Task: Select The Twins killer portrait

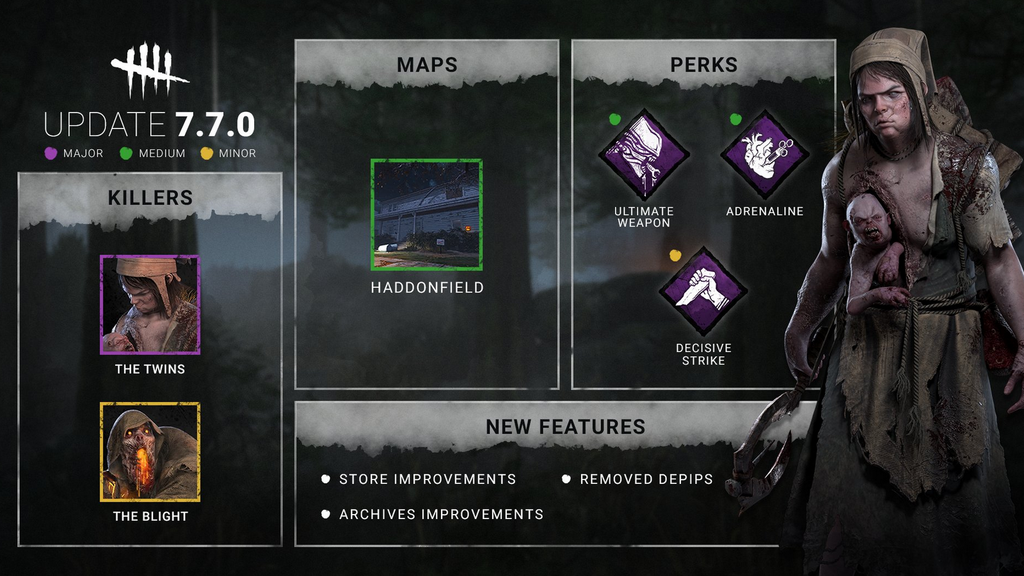Action: point(150,304)
